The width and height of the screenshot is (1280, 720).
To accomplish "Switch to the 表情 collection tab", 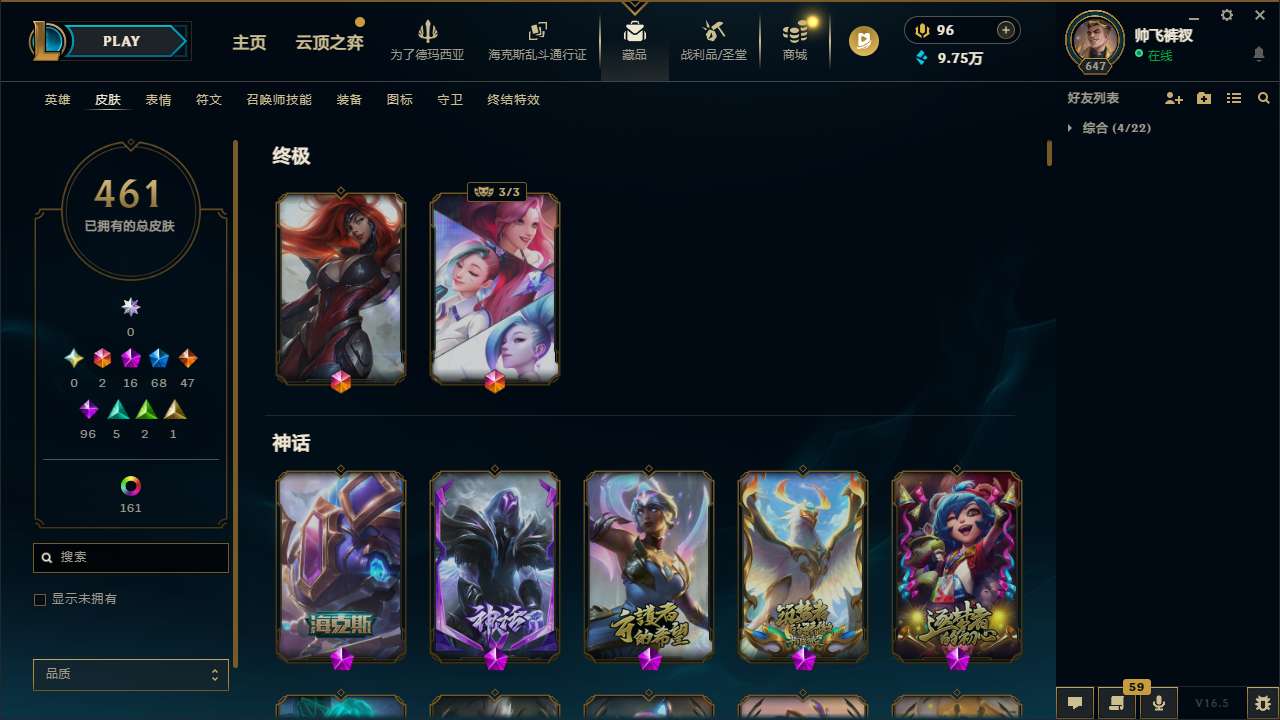I will point(157,99).
